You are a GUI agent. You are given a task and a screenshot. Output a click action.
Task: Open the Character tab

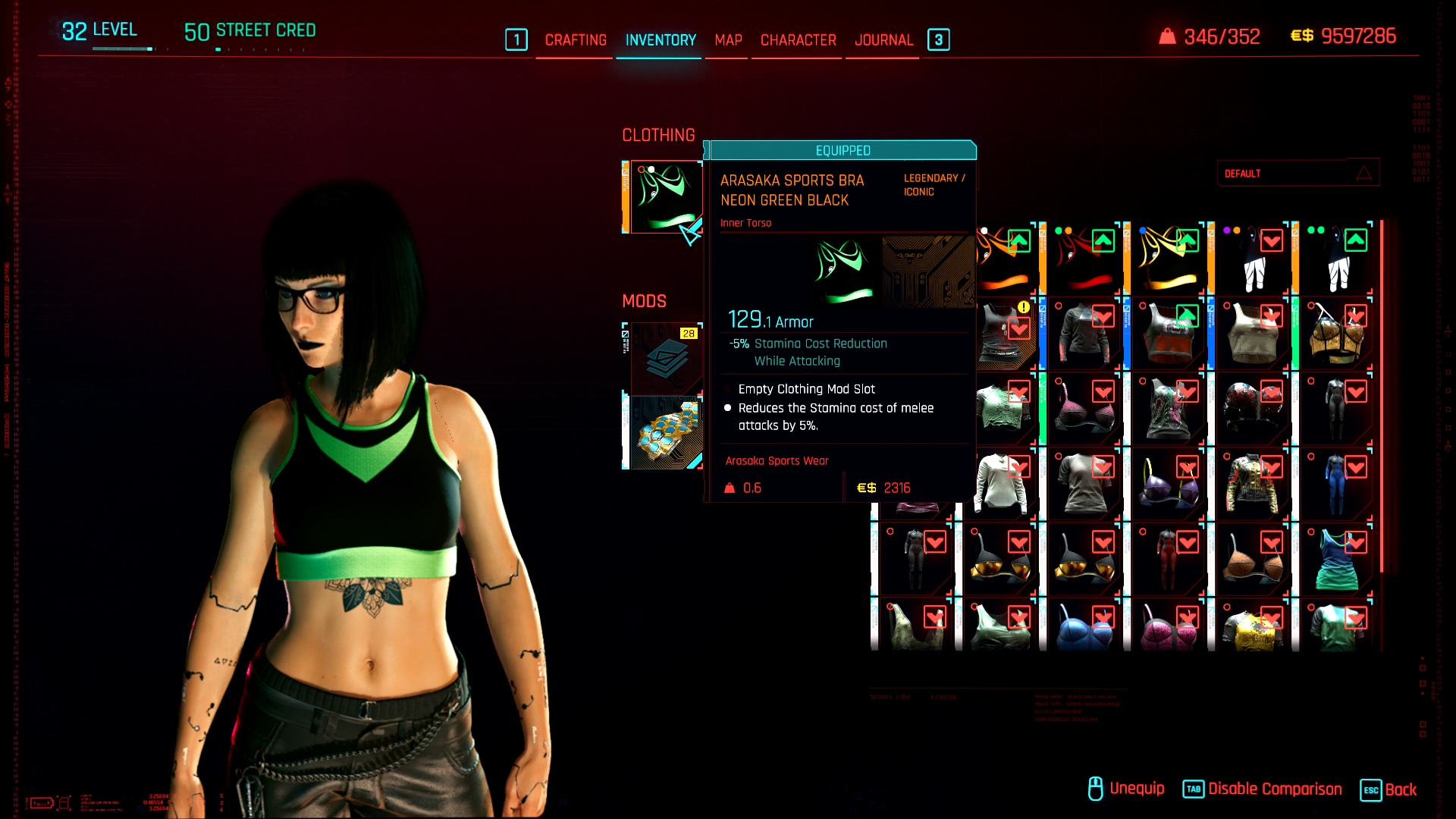[x=798, y=40]
